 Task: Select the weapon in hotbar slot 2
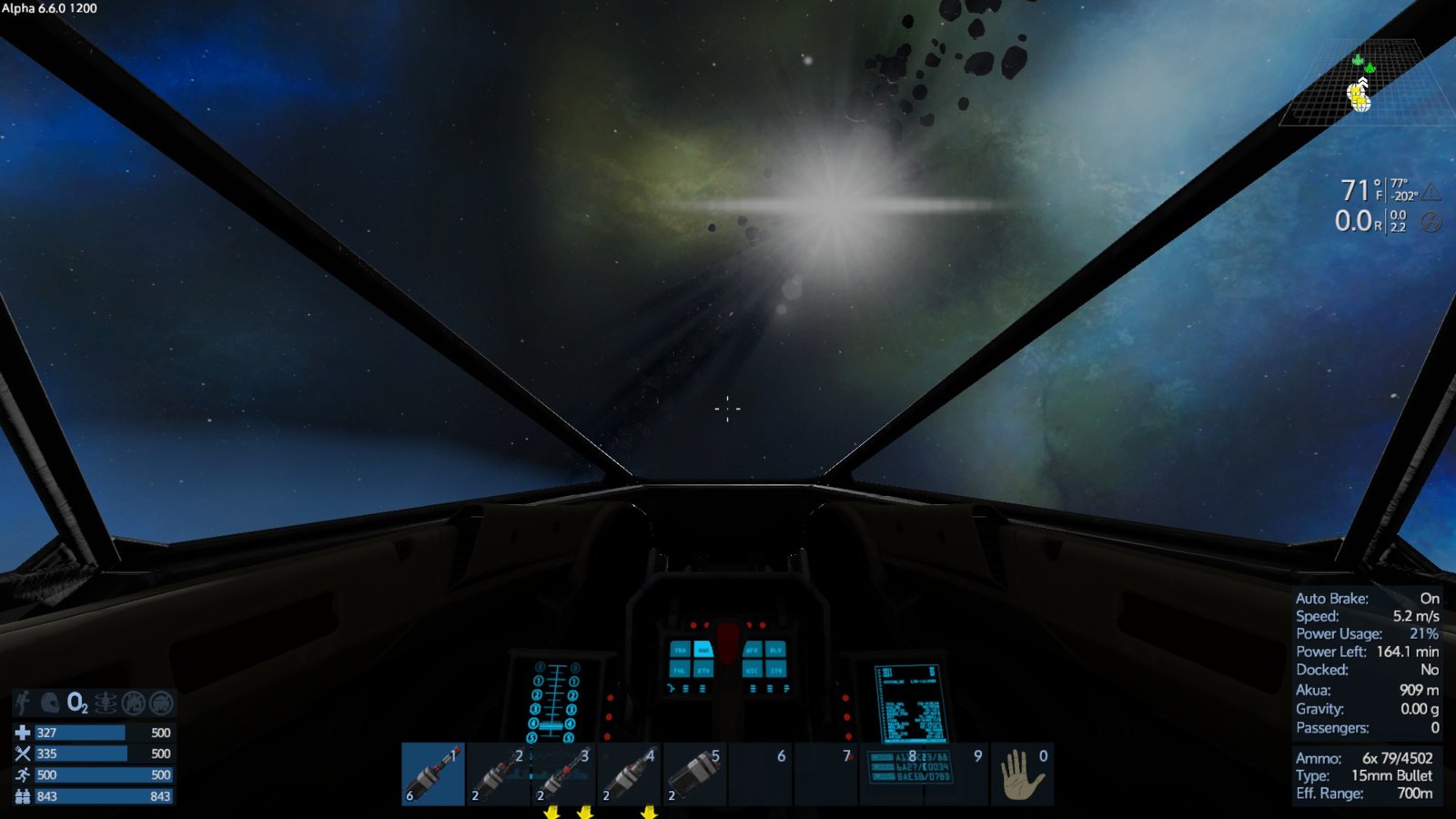(x=499, y=774)
